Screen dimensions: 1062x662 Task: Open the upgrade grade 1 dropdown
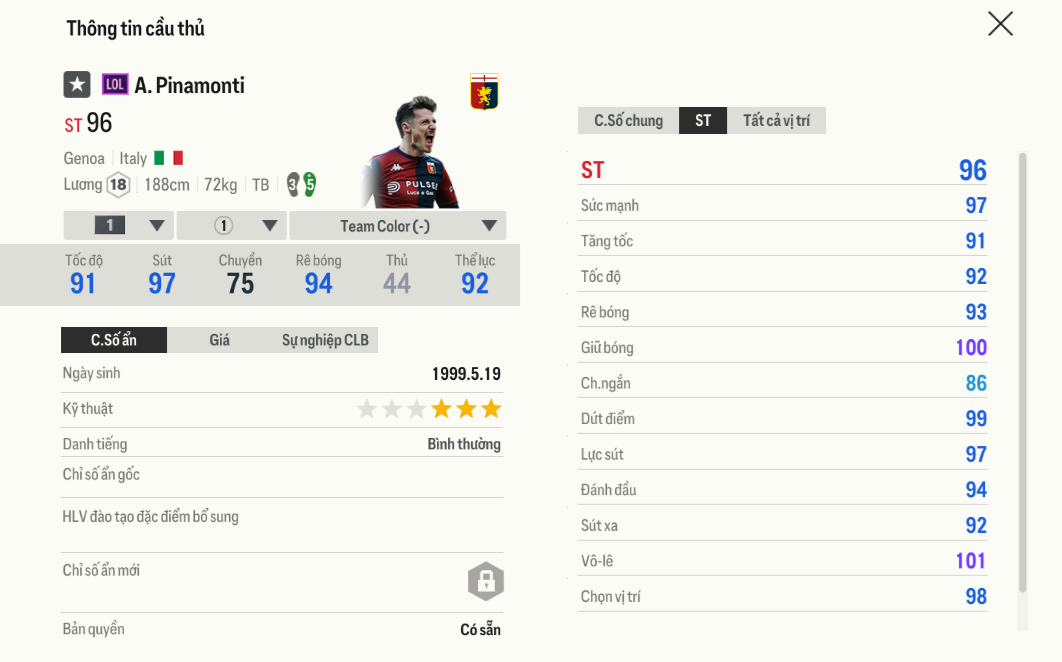click(119, 226)
